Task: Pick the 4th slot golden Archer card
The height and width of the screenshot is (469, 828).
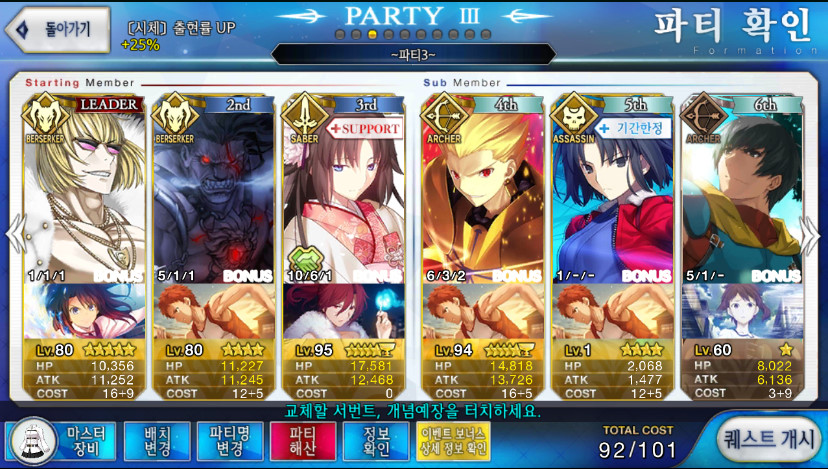Action: [x=484, y=190]
